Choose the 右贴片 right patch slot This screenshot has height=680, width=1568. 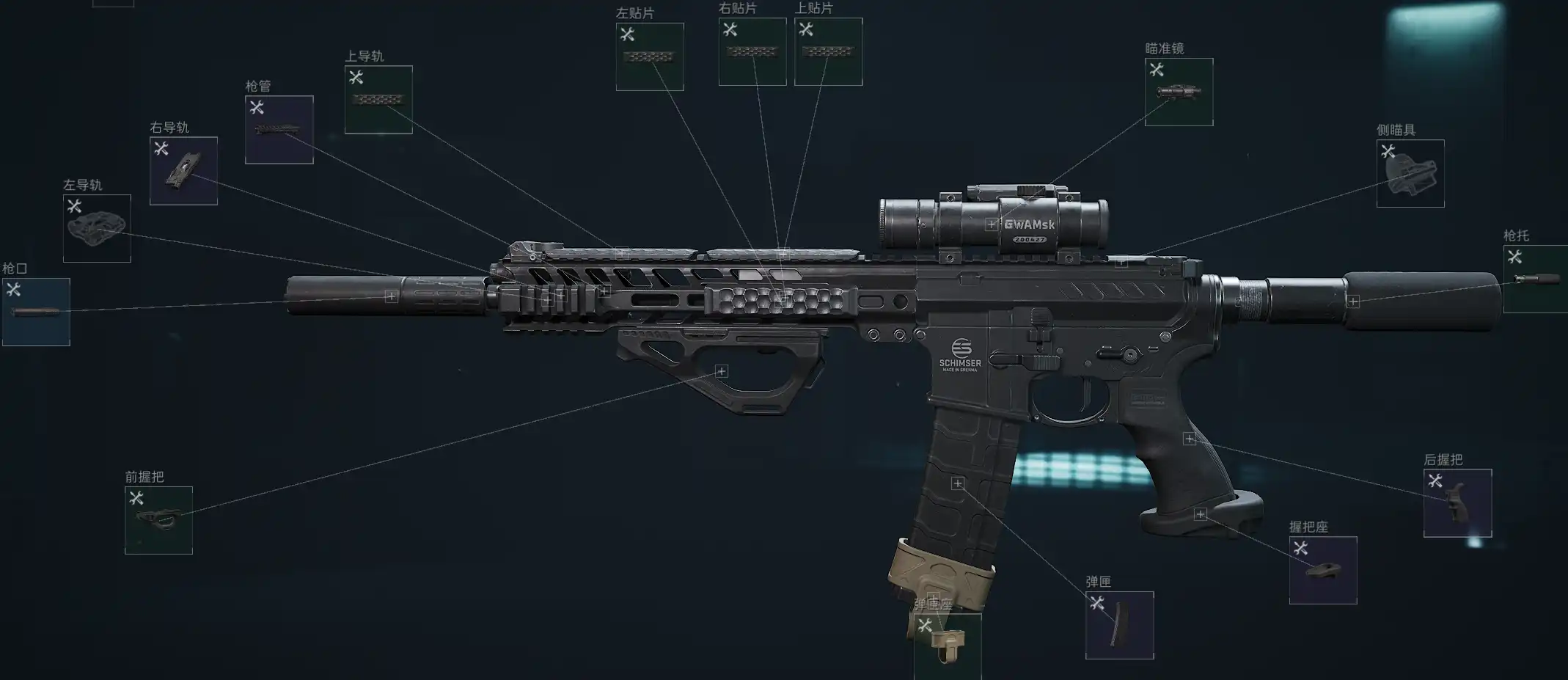click(752, 52)
